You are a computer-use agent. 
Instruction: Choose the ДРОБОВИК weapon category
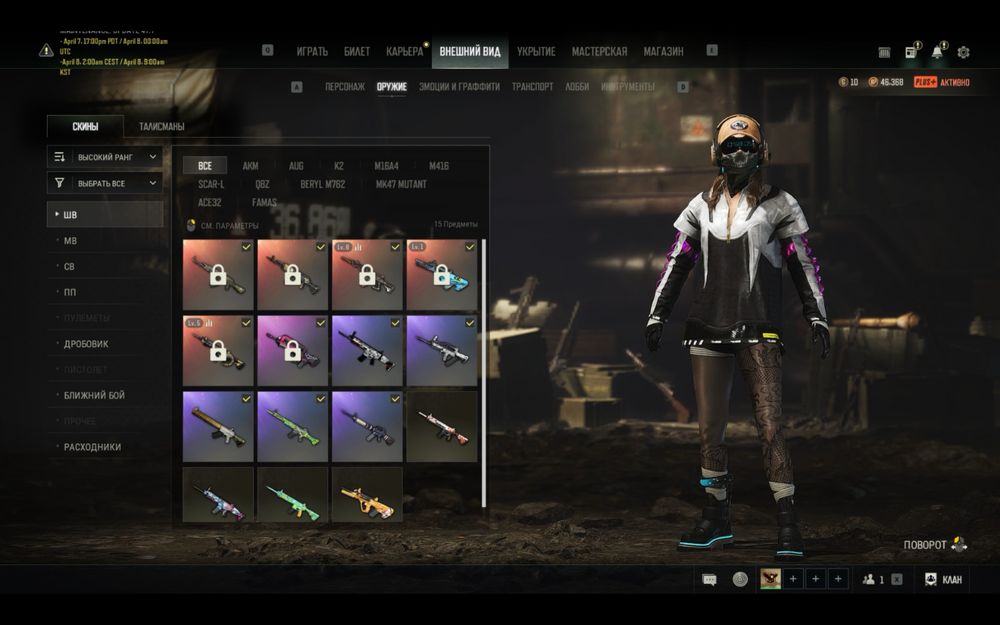point(87,344)
